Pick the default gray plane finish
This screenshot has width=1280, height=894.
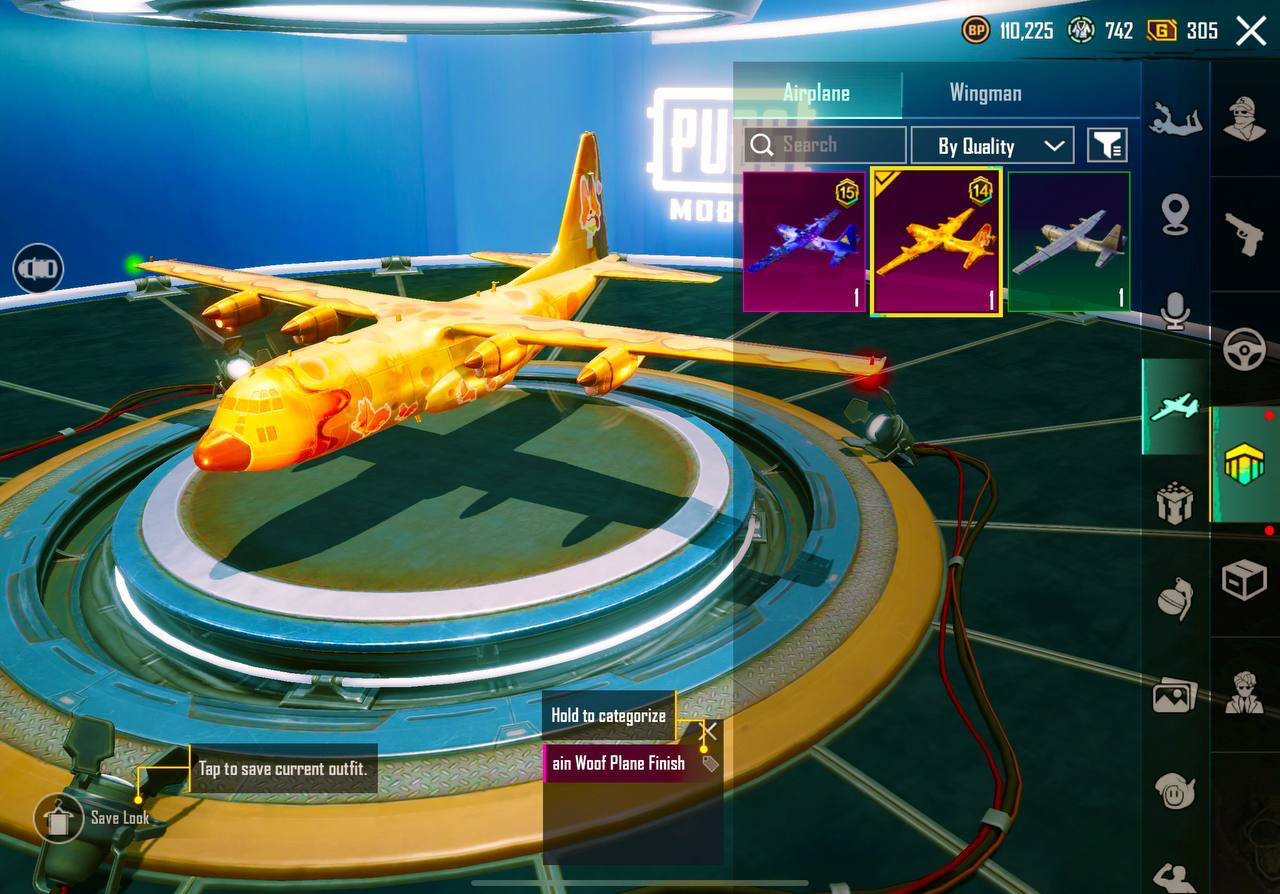pos(1069,242)
